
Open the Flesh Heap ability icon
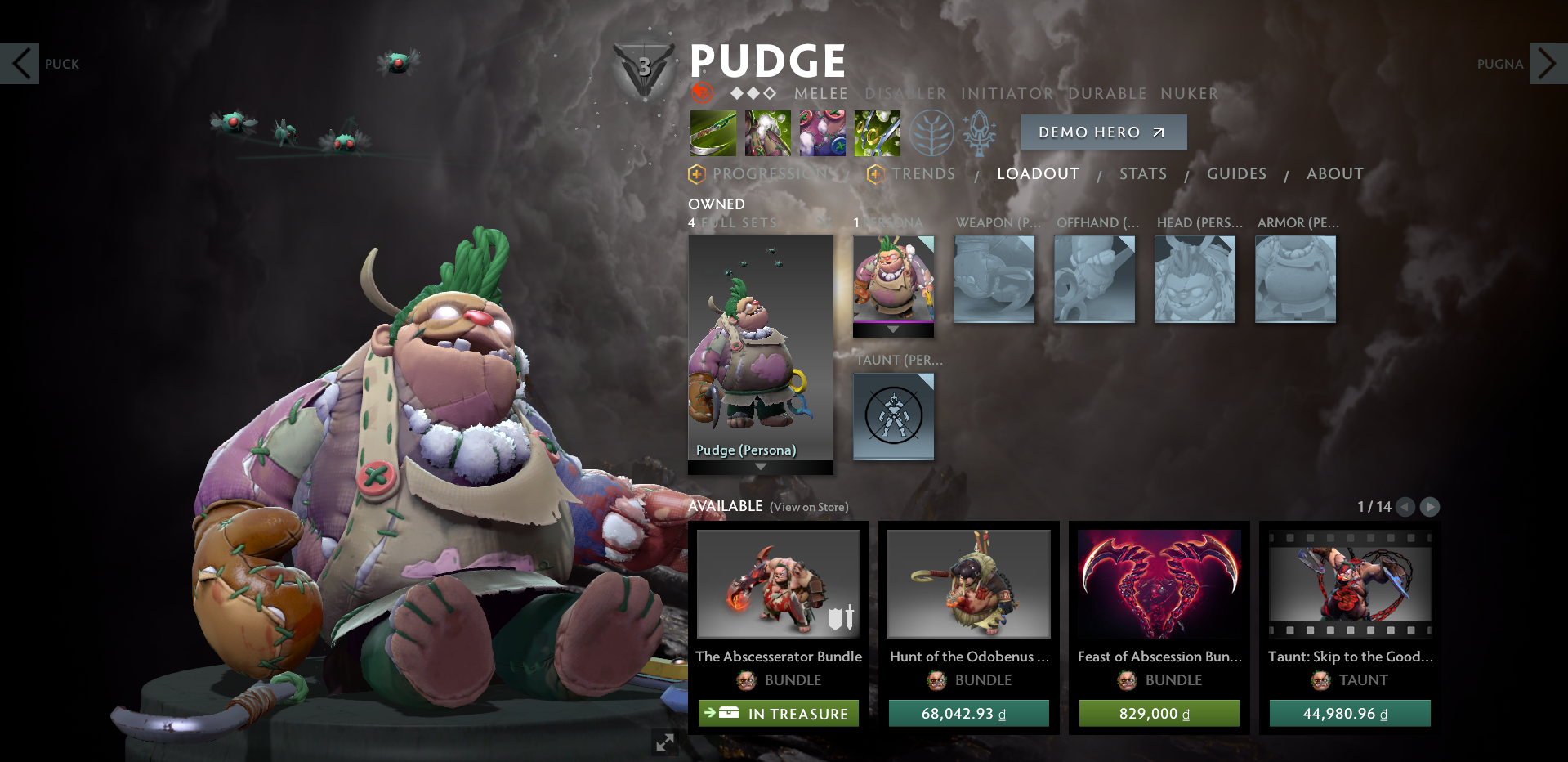822,132
